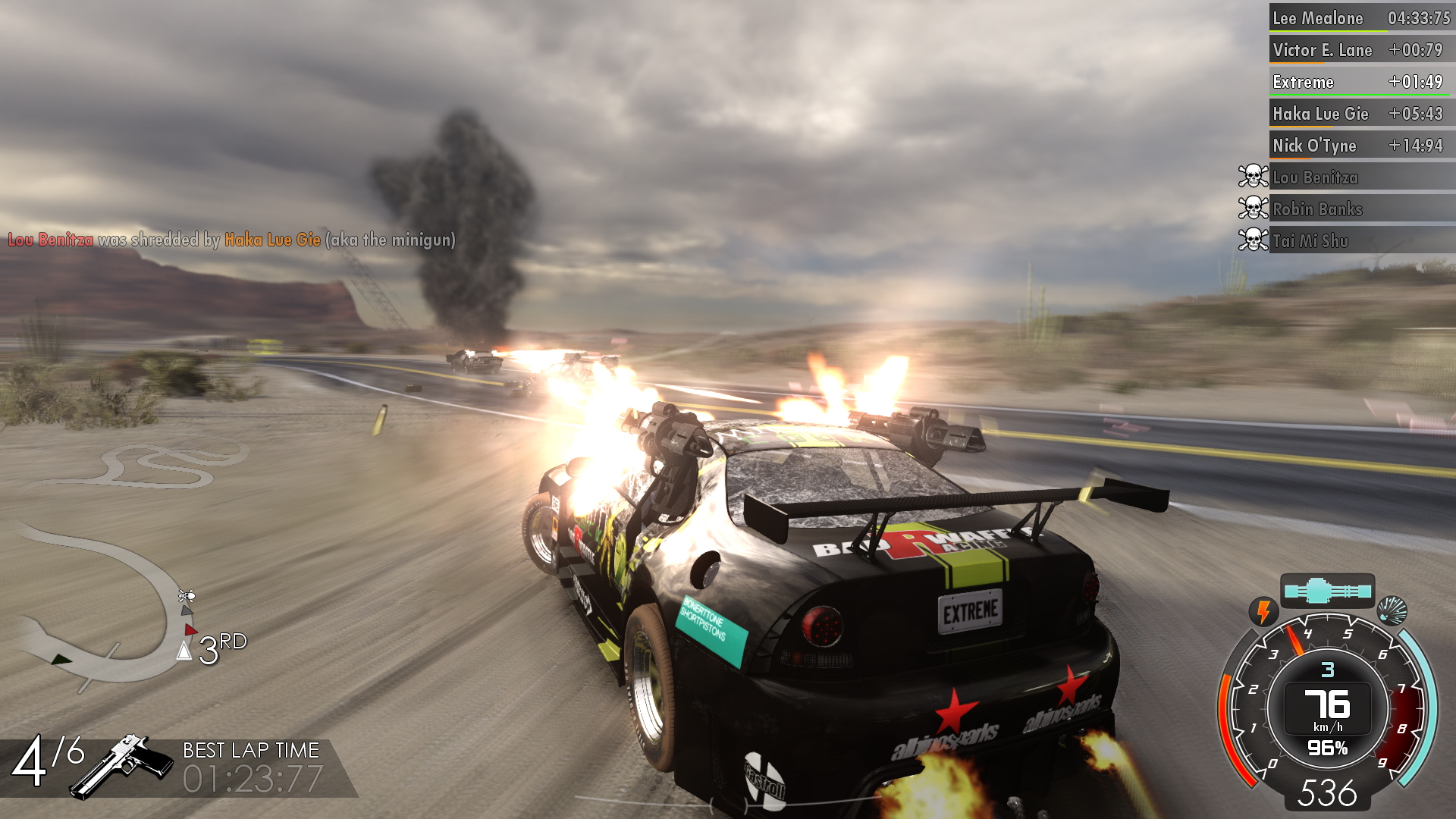Select the pistol weapon icon near best lap time
The width and height of the screenshot is (1456, 819).
coord(121,766)
